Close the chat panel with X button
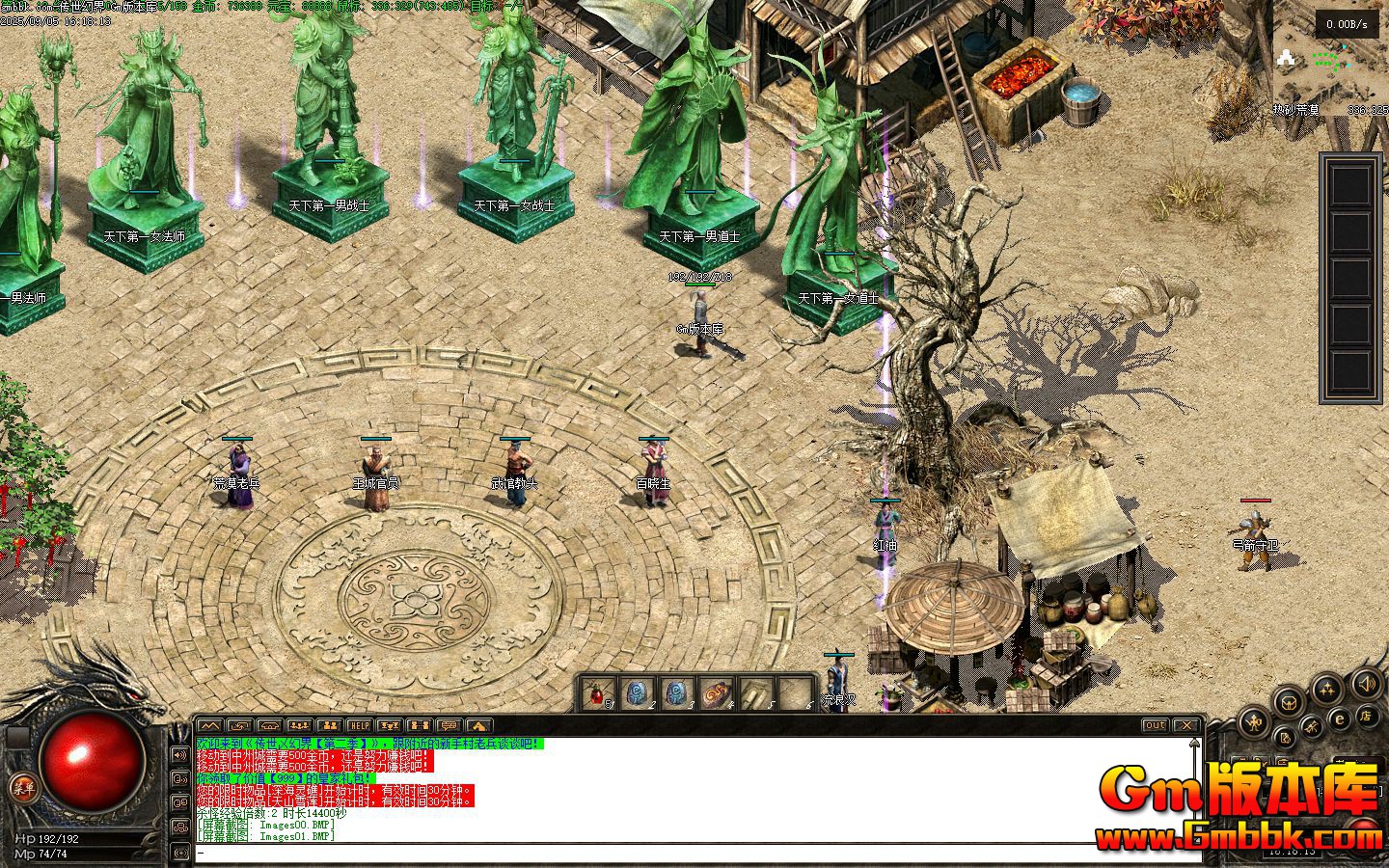 coord(1186,725)
